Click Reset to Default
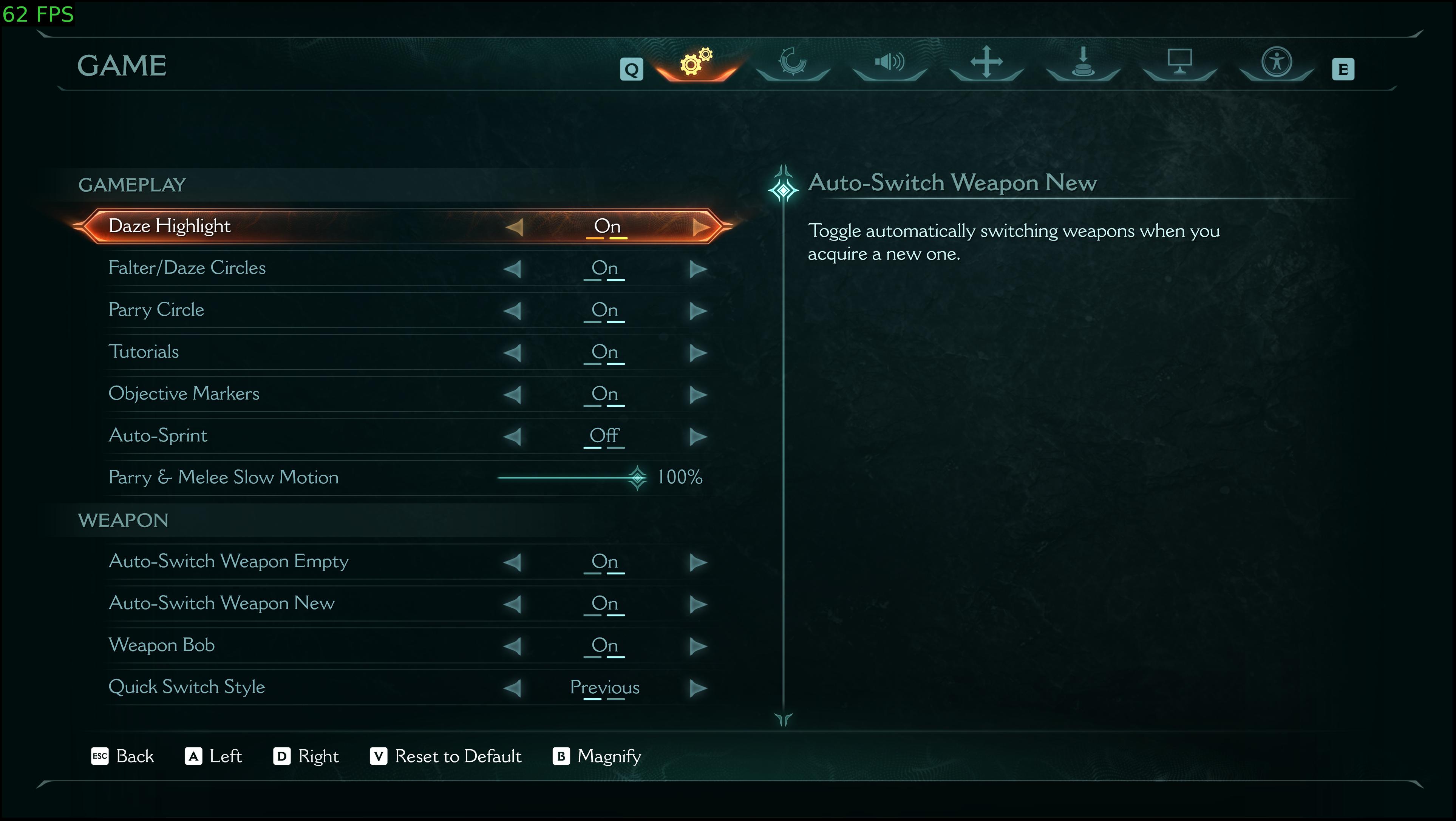This screenshot has width=1456, height=821. pyautogui.click(x=445, y=756)
